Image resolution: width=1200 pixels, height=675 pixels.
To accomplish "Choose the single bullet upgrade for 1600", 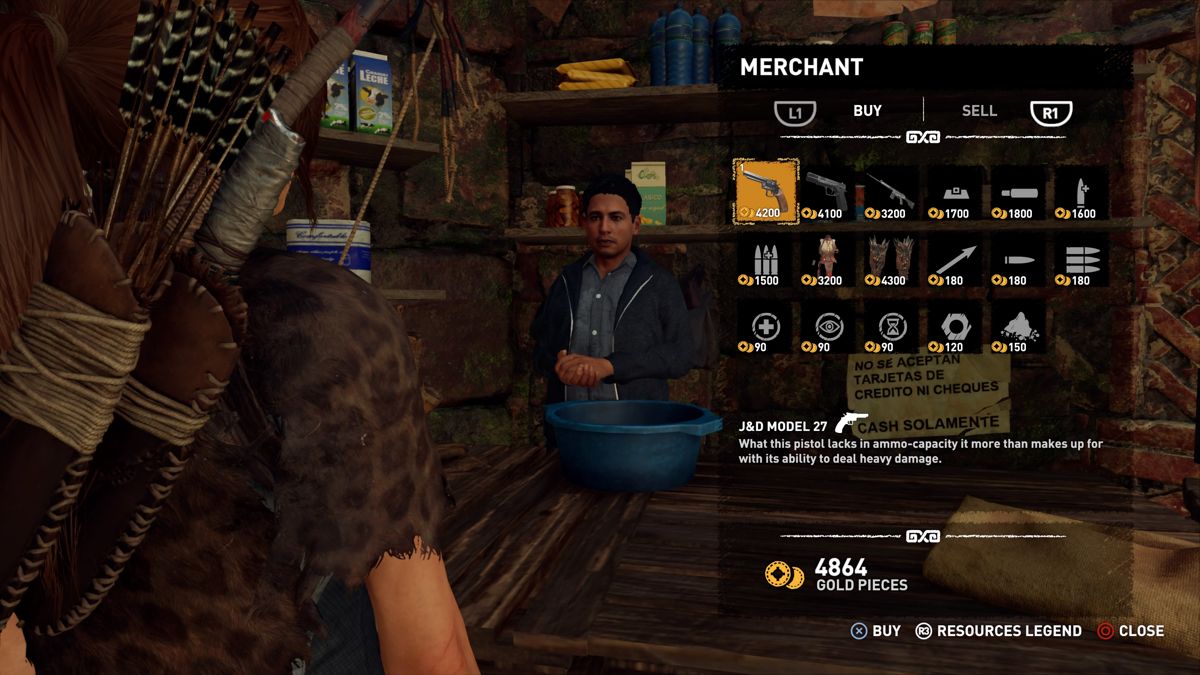I will click(x=1081, y=191).
